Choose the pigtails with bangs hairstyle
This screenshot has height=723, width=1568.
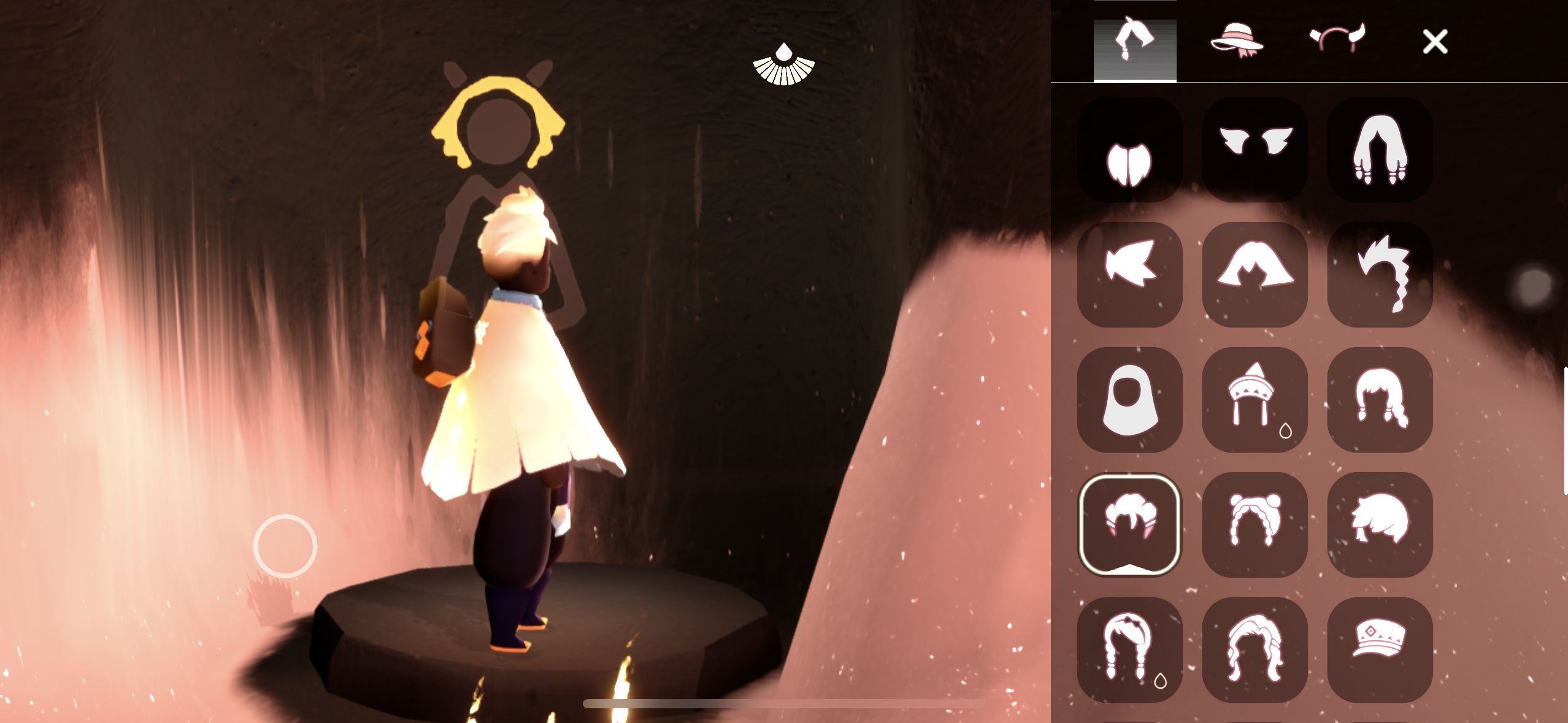(1380, 400)
